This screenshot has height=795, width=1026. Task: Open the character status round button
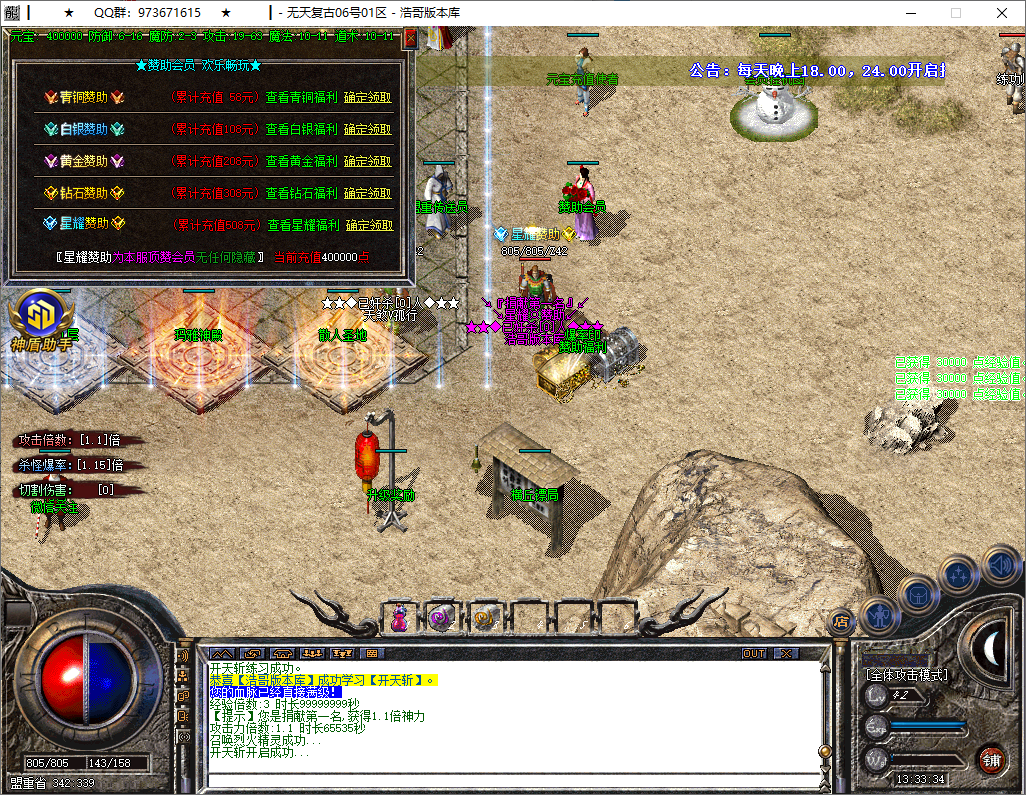coord(877,616)
